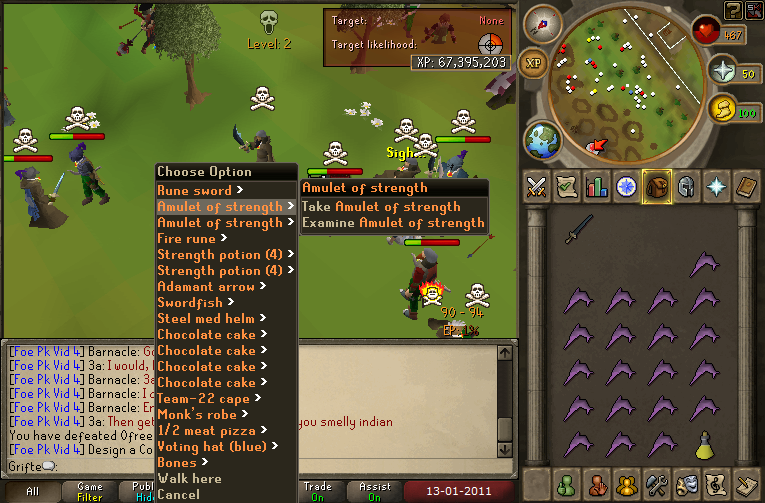Choose Fire rune from the option list
This screenshot has height=503, width=765.
point(188,238)
